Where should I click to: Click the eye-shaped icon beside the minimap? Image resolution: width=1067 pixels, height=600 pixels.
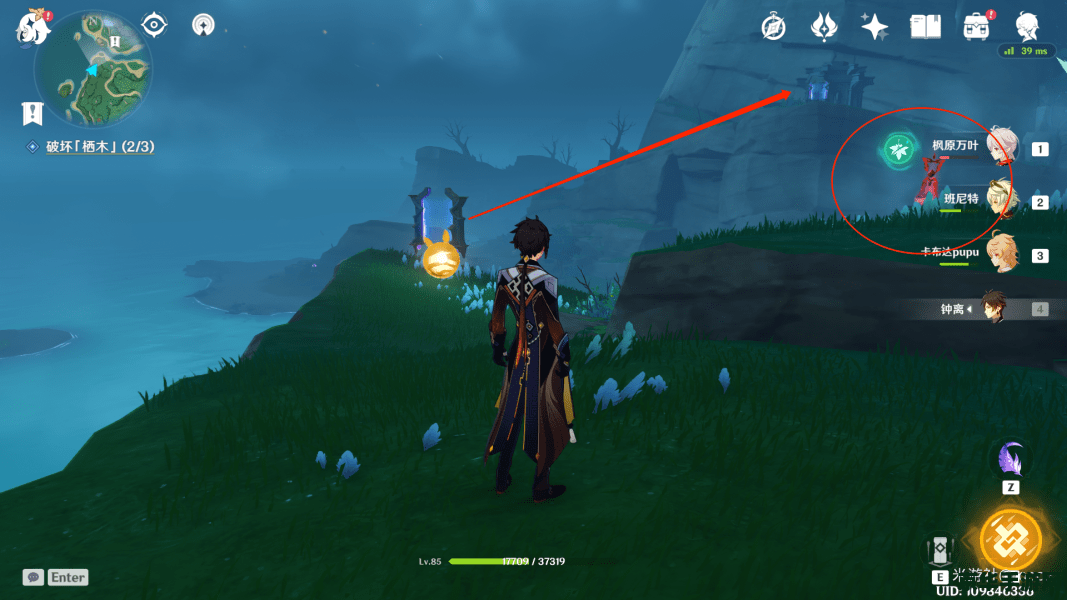pos(154,24)
